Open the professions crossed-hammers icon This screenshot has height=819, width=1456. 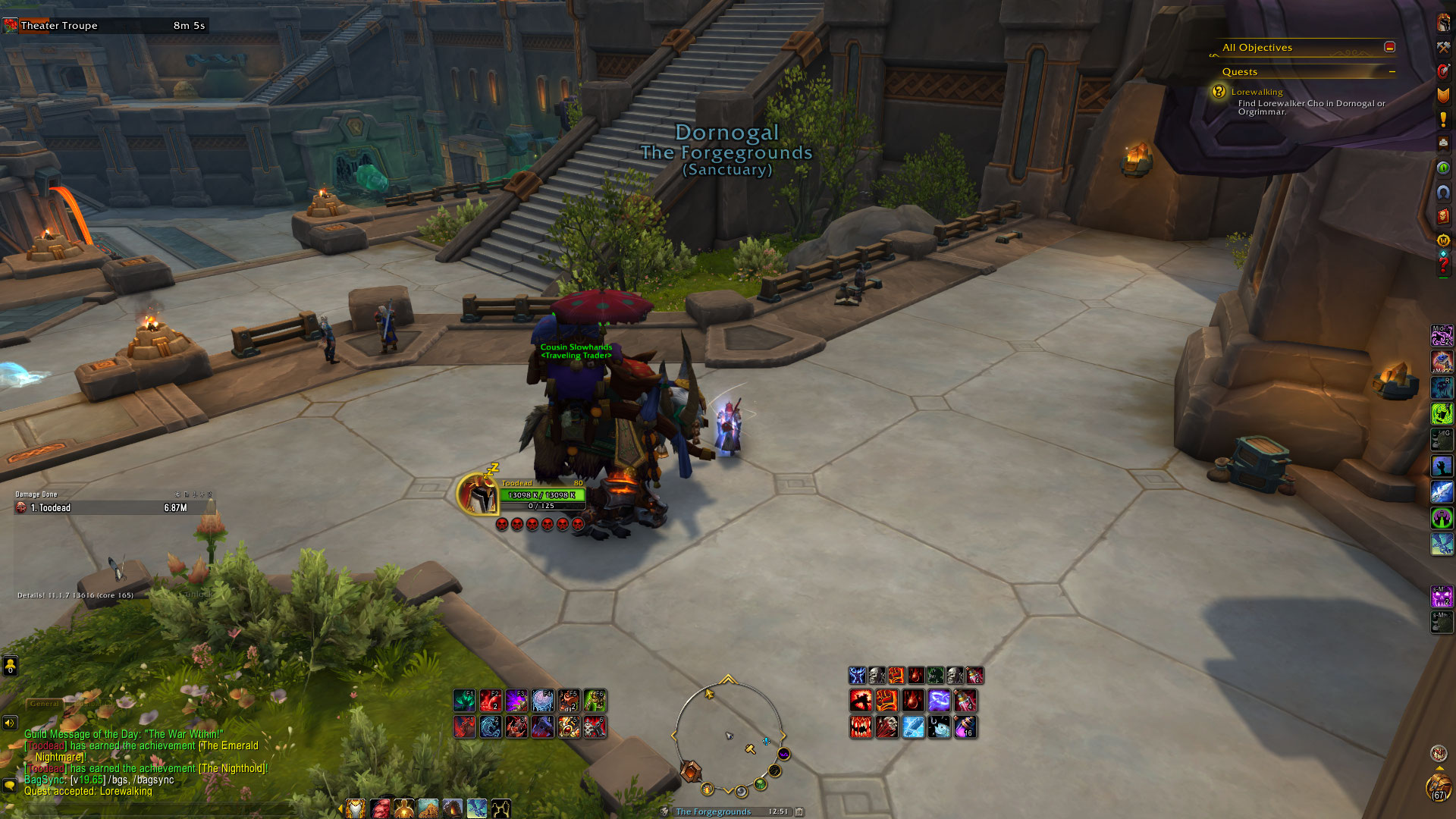click(1443, 47)
